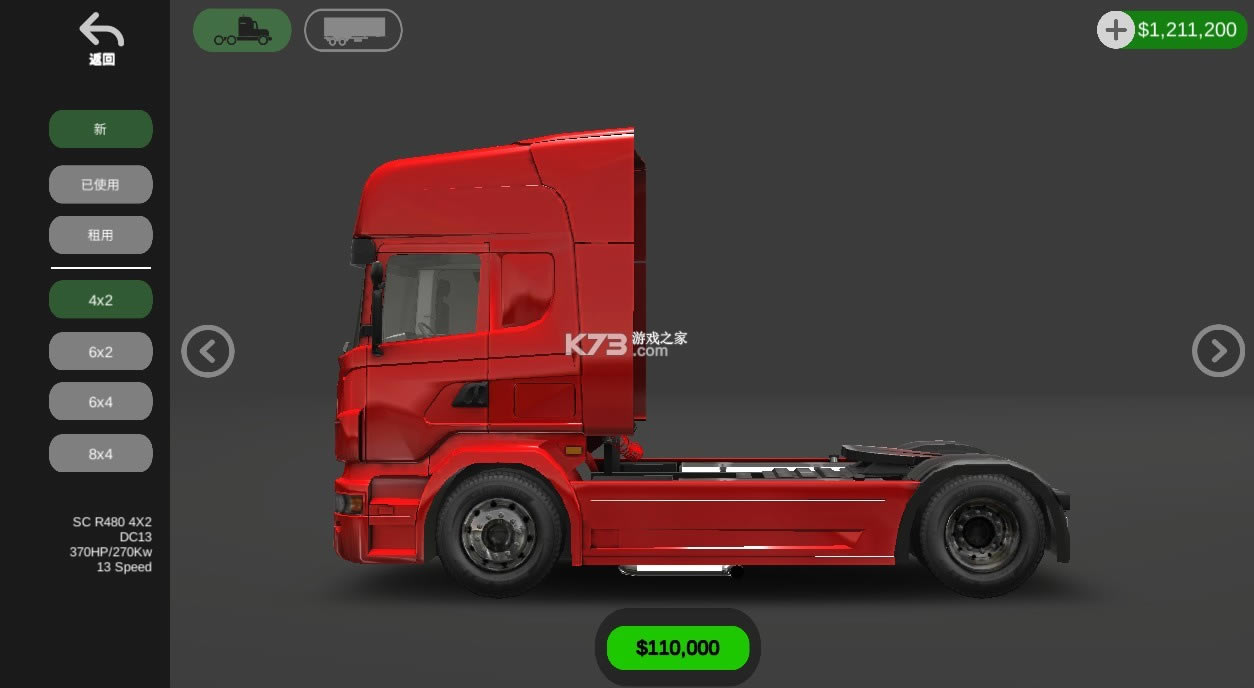Show 8x4 trucks

pos(101,454)
